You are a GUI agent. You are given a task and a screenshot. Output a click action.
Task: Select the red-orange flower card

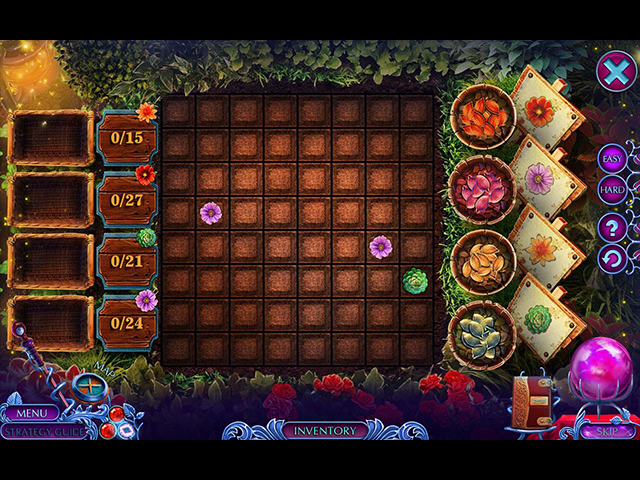click(540, 110)
